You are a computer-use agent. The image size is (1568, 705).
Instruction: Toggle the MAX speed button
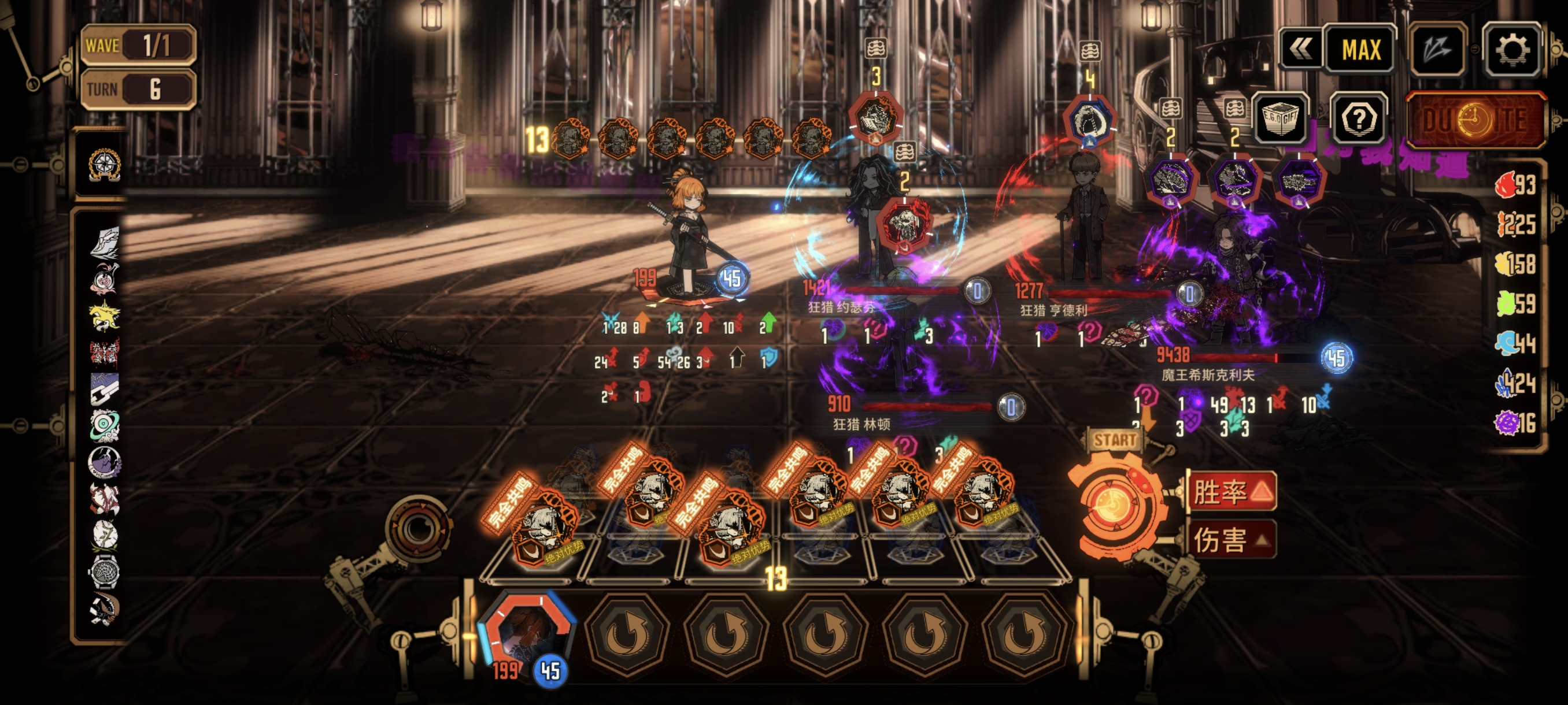click(x=1360, y=50)
